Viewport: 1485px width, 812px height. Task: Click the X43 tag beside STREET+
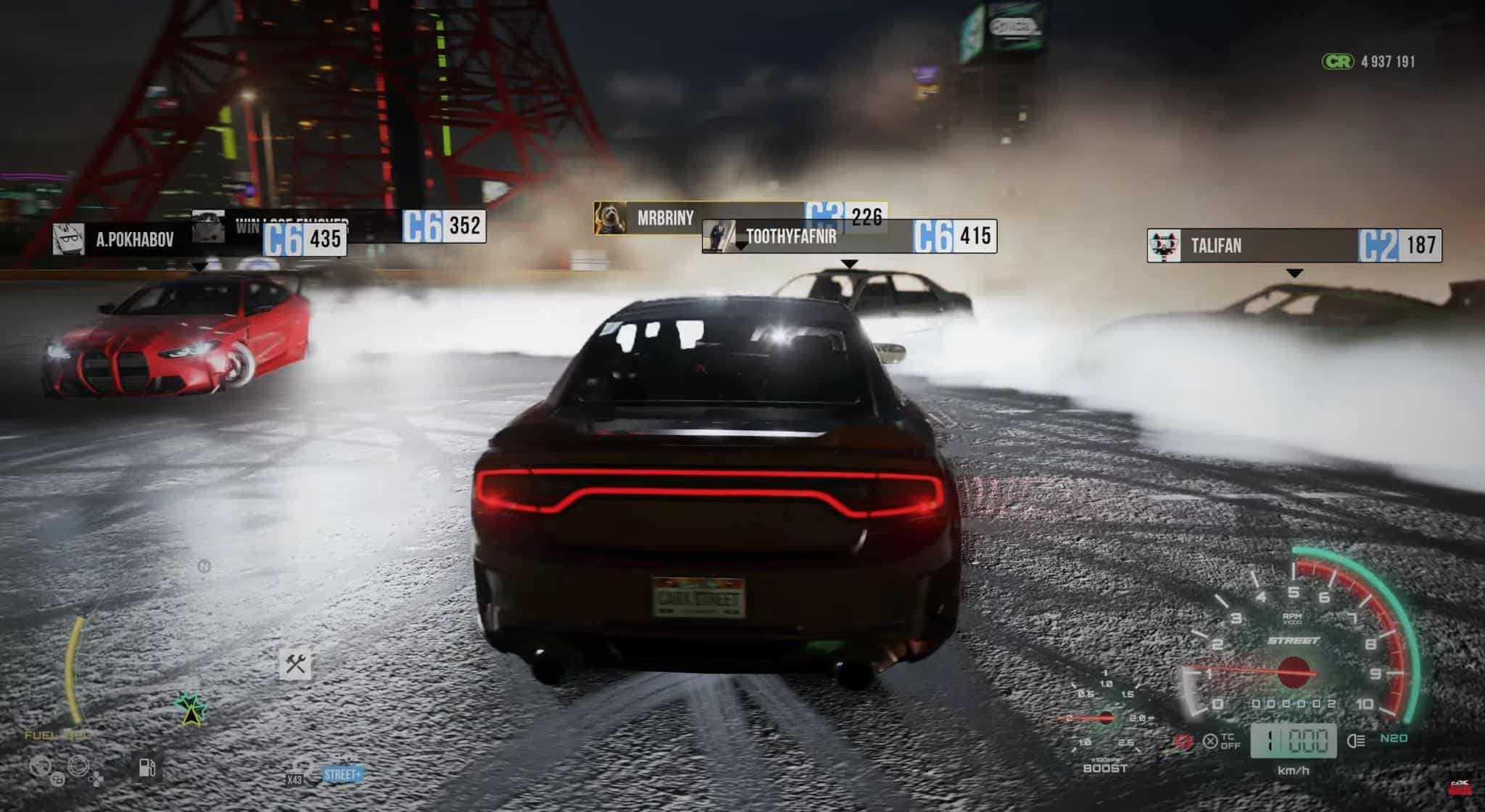pyautogui.click(x=294, y=779)
